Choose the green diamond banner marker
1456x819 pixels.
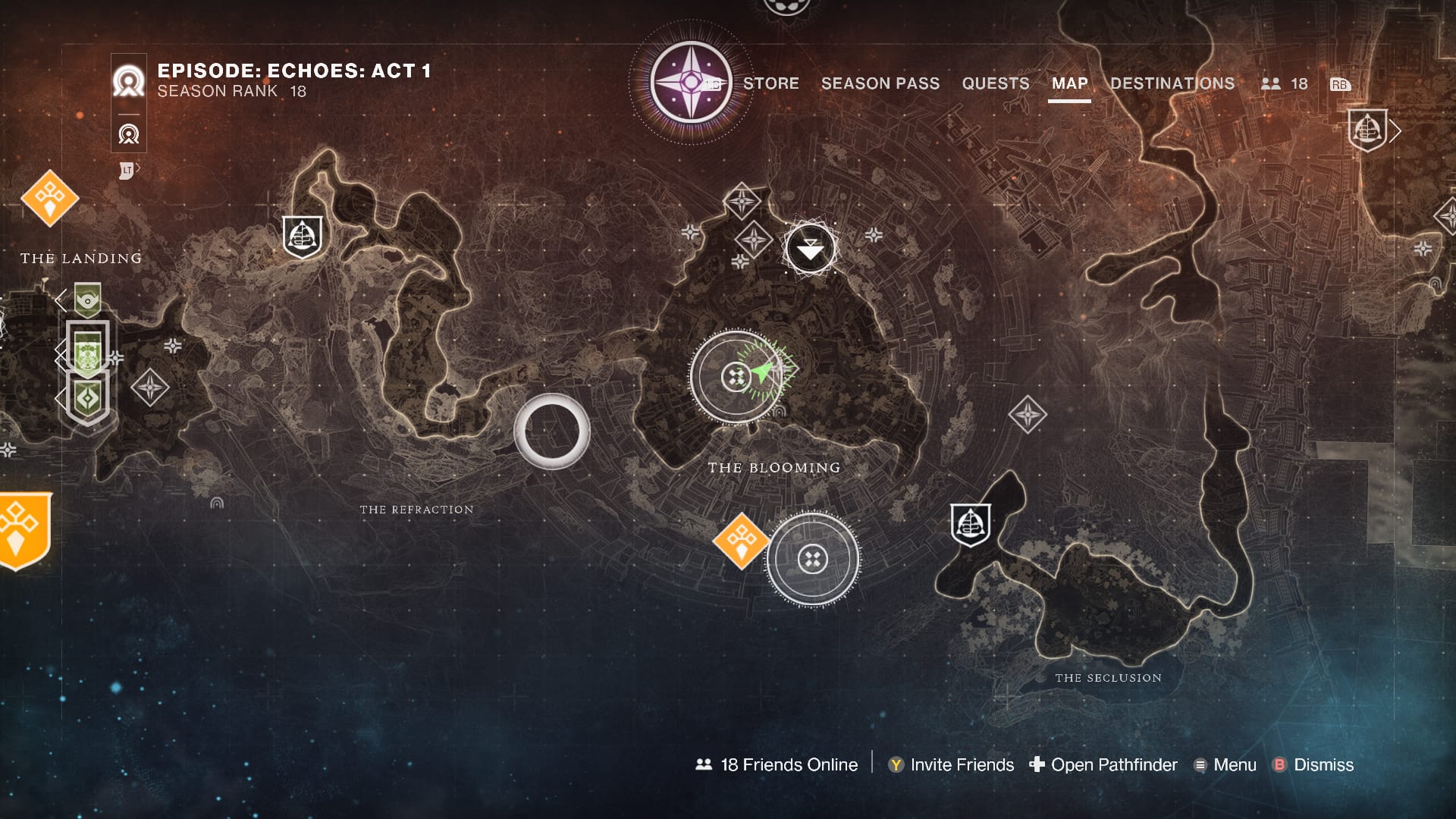click(88, 399)
